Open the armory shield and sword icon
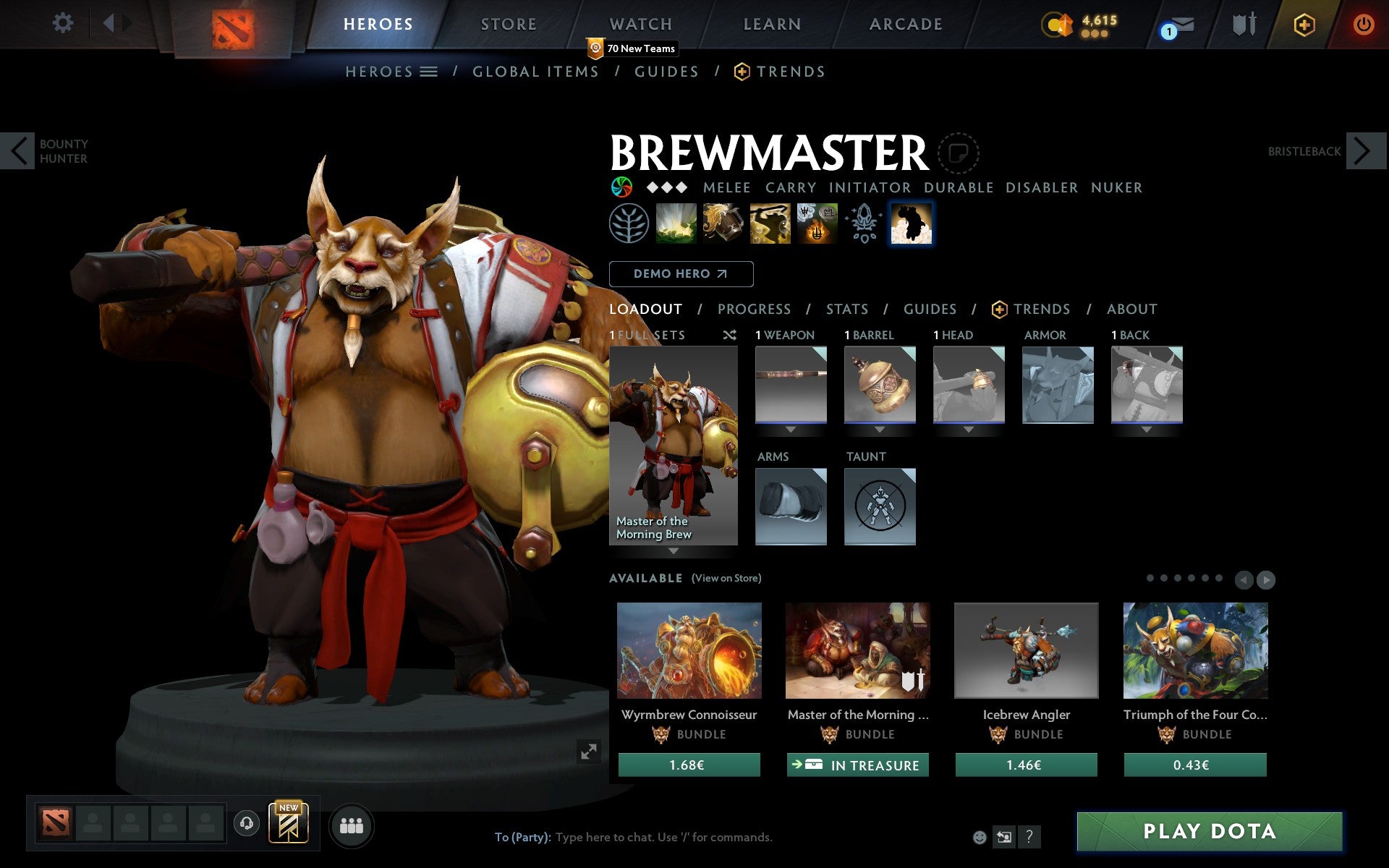The height and width of the screenshot is (868, 1389). click(x=1243, y=24)
